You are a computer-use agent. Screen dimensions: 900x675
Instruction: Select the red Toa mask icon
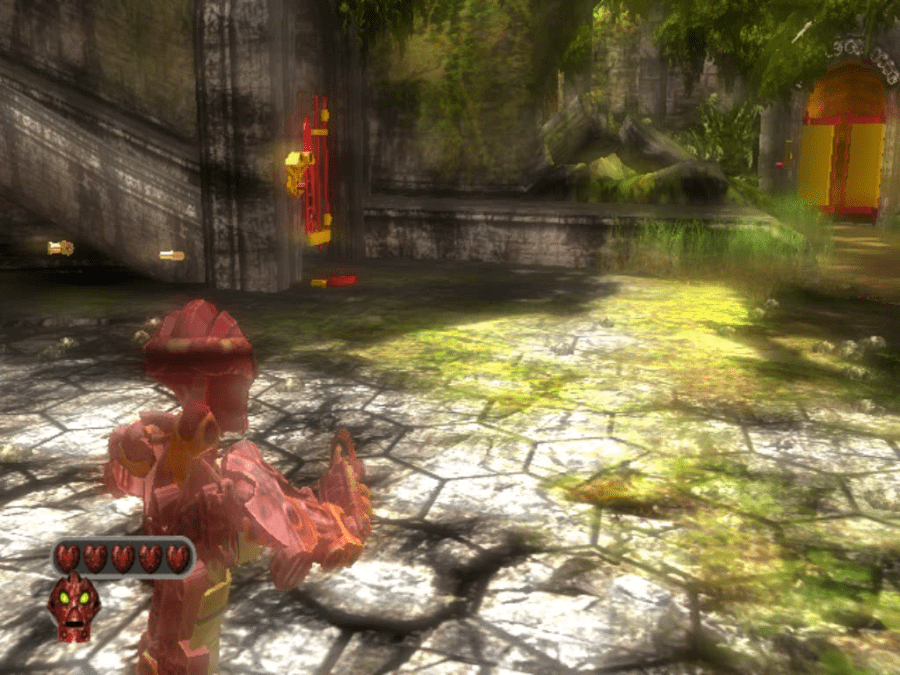point(73,607)
